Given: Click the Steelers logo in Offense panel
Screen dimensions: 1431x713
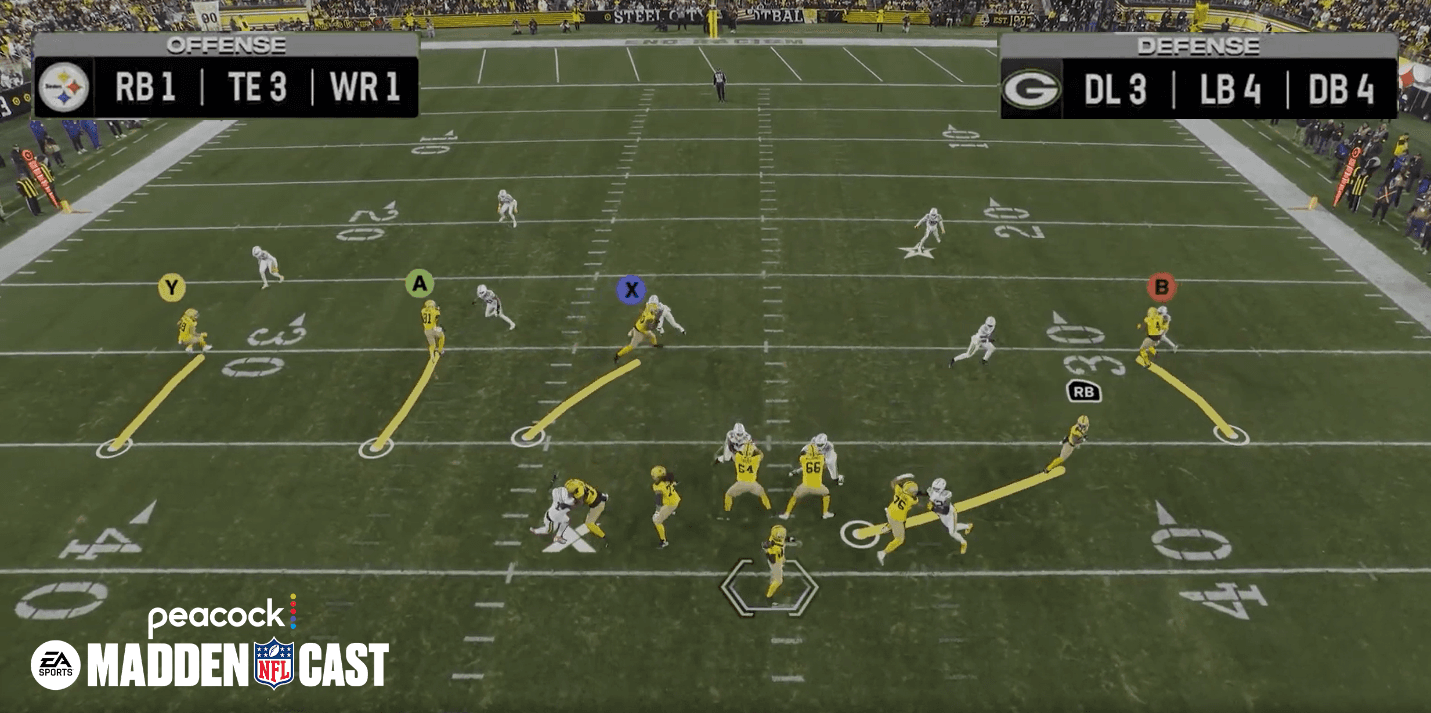Looking at the screenshot, I should (x=65, y=88).
